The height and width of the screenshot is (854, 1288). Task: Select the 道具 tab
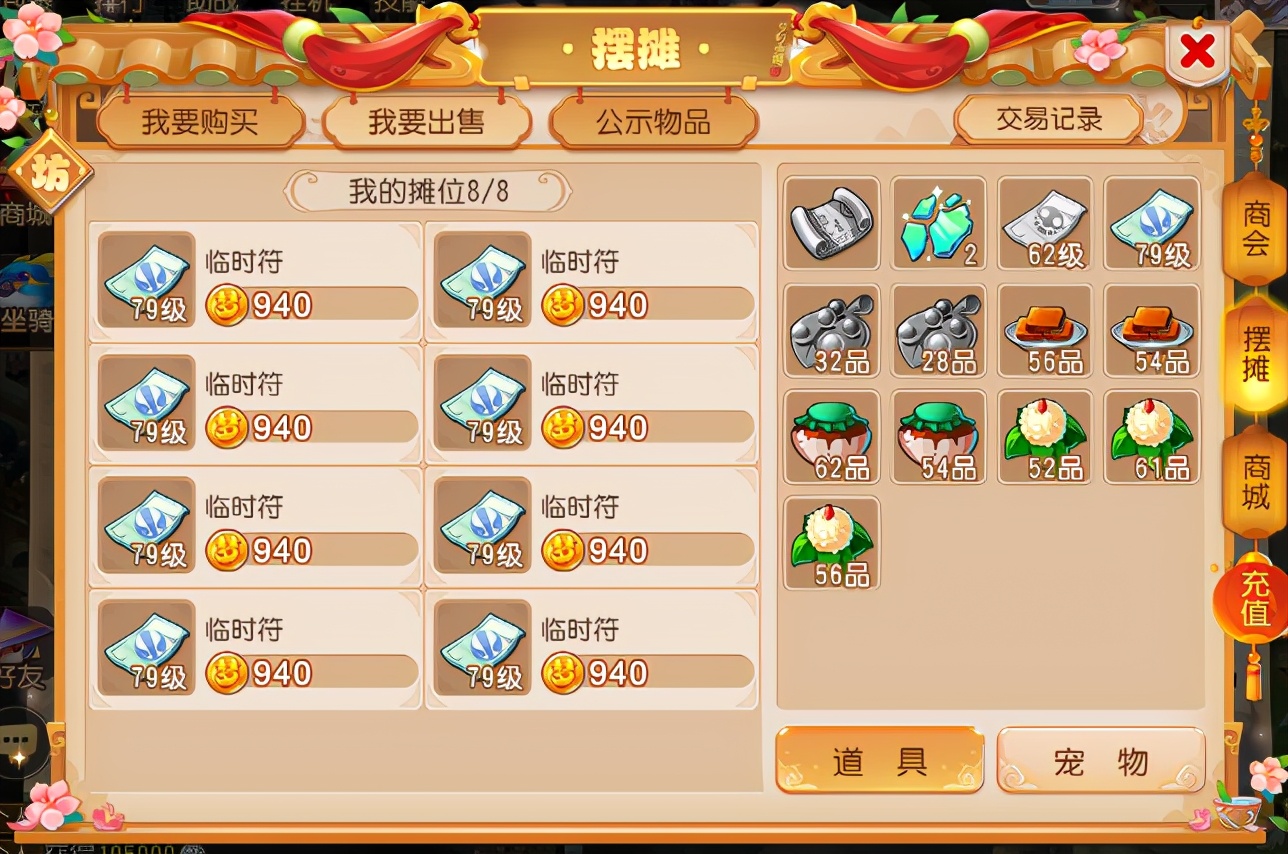[880, 762]
